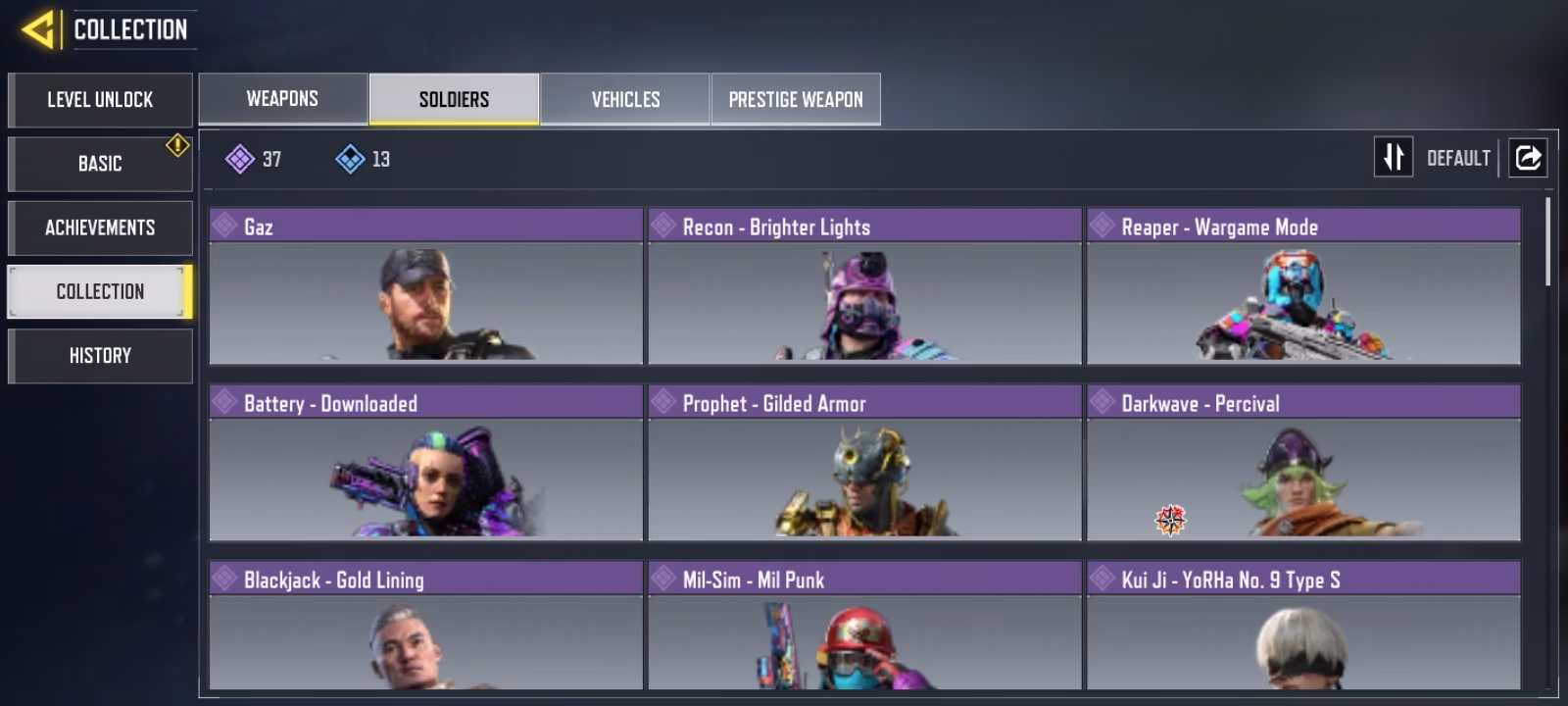The height and width of the screenshot is (706, 1568).
Task: Open the Achievements section
Action: click(x=100, y=227)
